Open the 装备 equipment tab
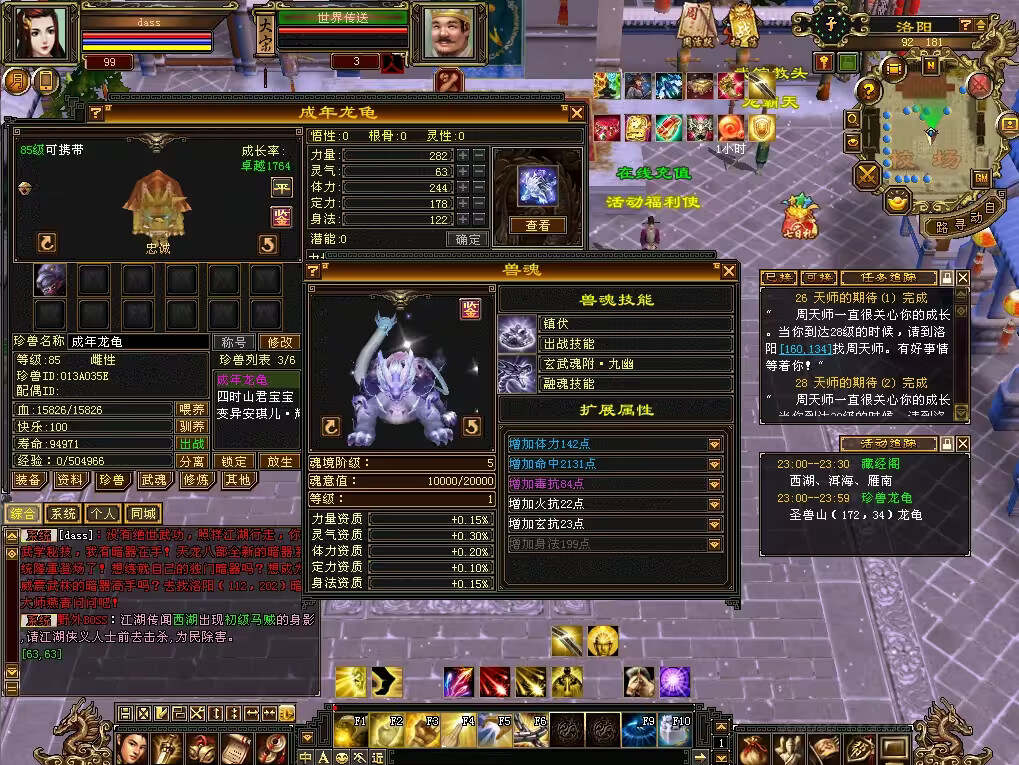1019x765 pixels. click(x=28, y=480)
